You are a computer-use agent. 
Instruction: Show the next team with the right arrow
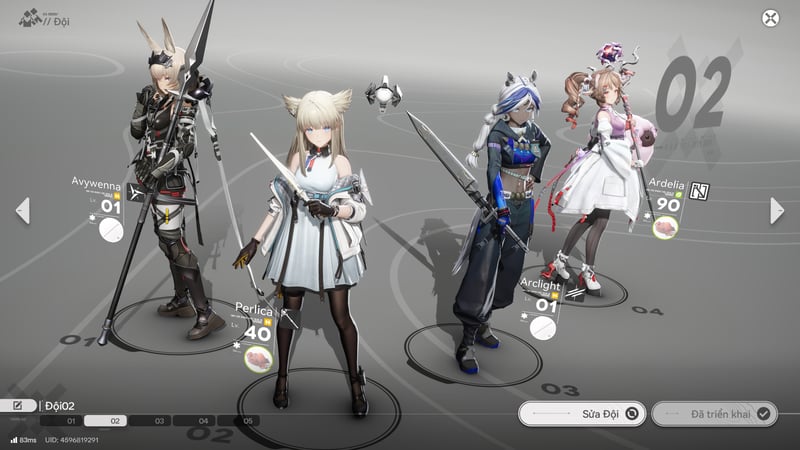click(777, 210)
